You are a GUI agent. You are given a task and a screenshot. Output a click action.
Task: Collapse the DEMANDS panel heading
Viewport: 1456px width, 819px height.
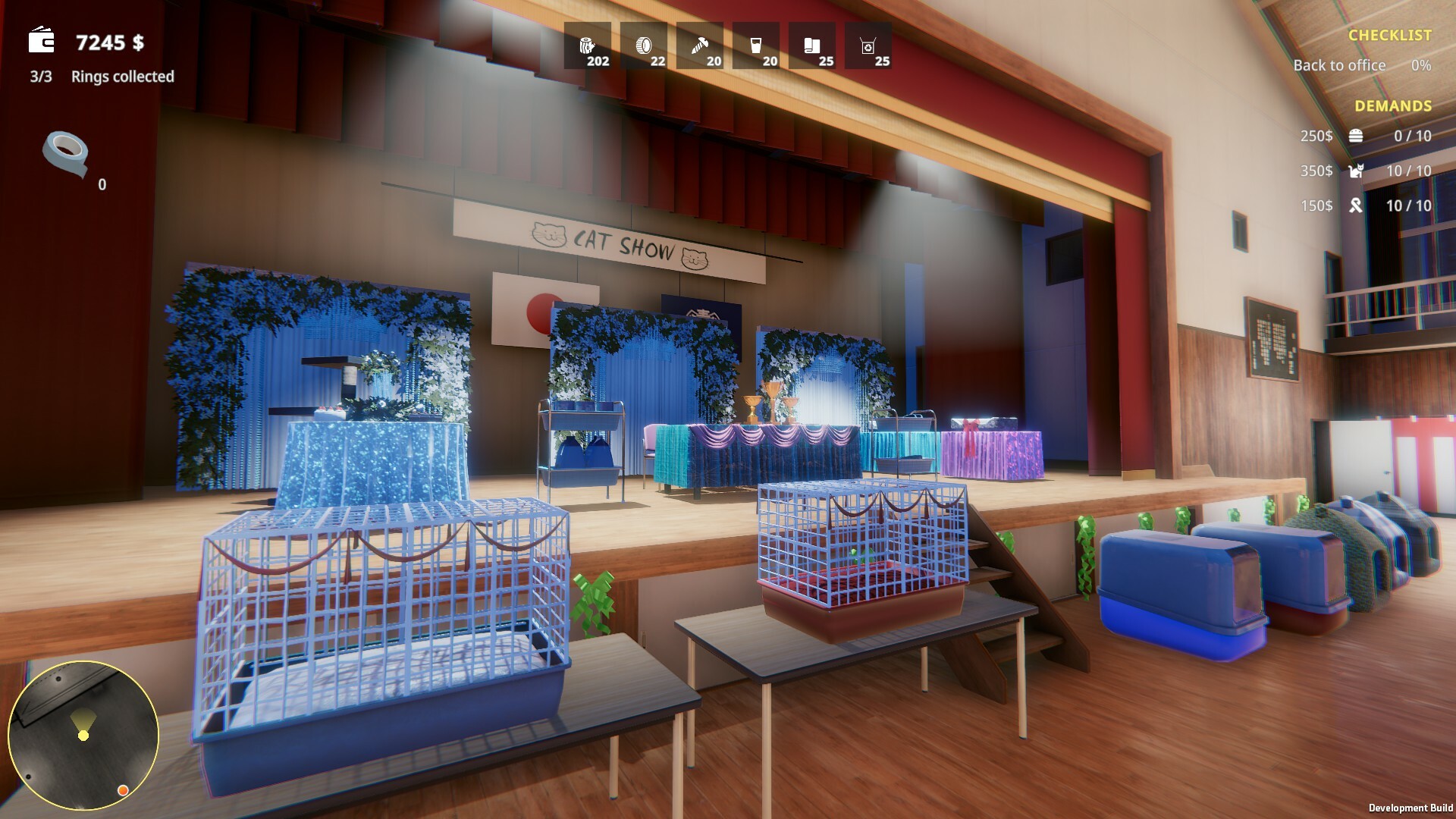(1393, 106)
